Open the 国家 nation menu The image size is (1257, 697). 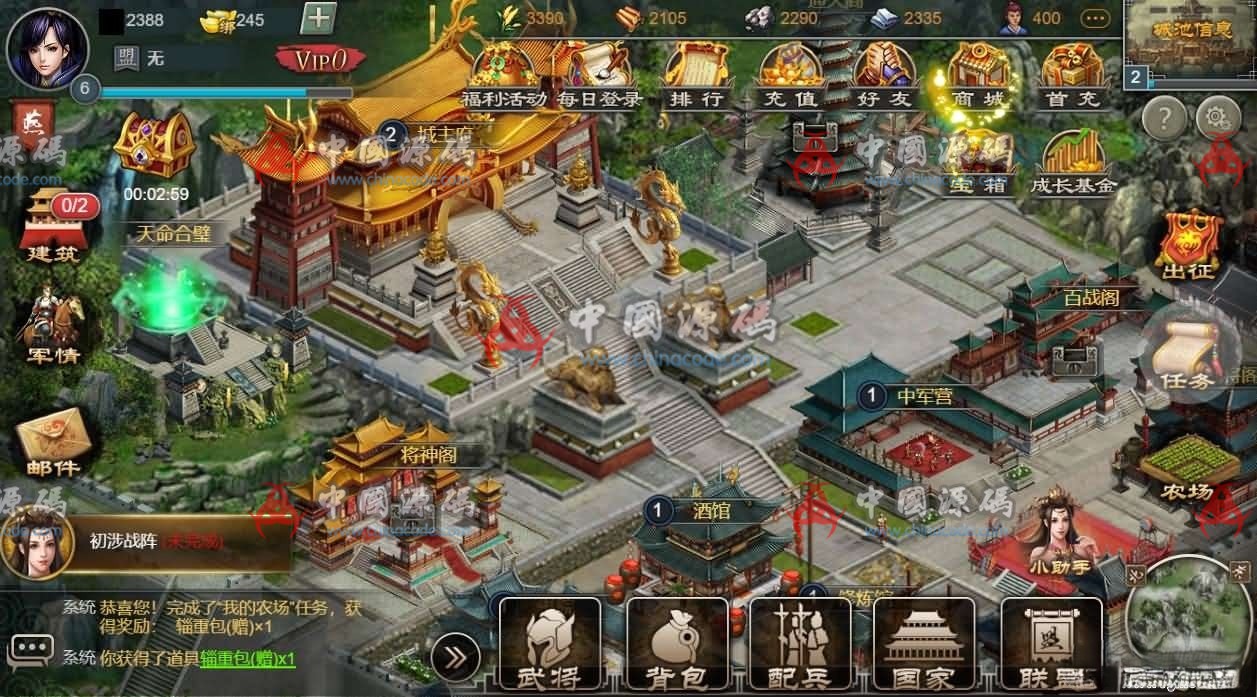point(924,644)
